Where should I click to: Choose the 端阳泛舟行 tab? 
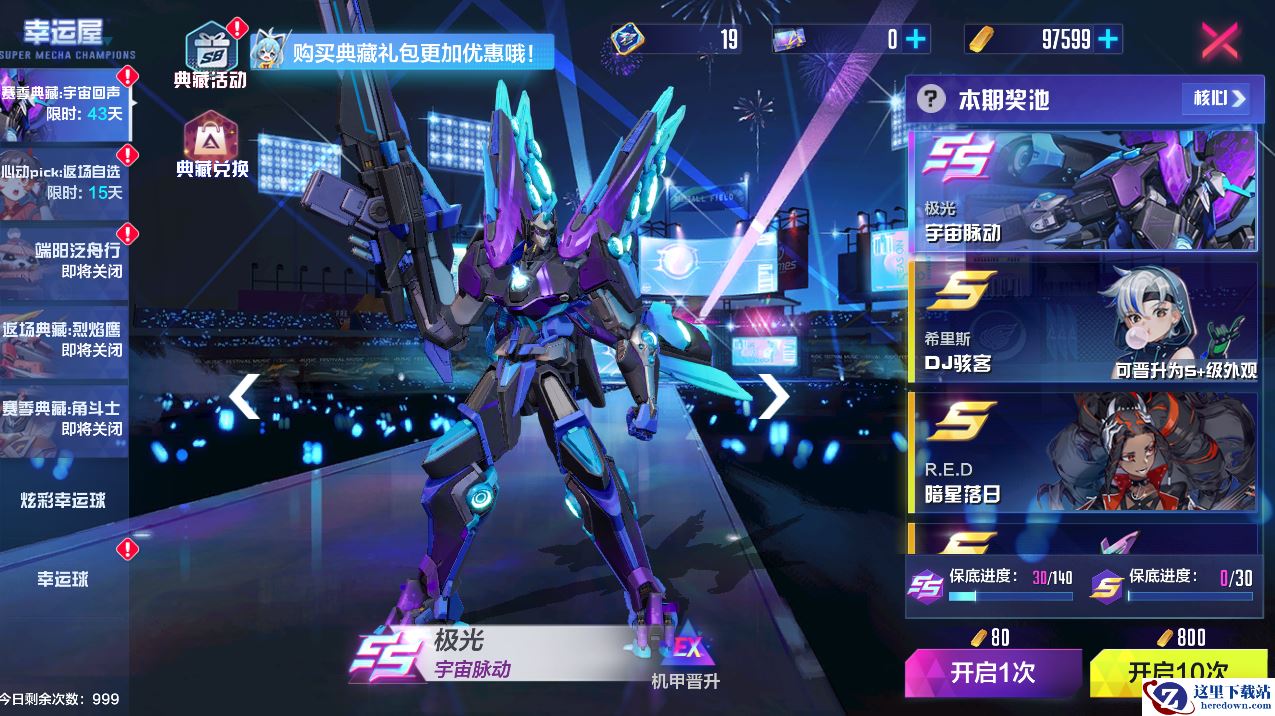(64, 259)
